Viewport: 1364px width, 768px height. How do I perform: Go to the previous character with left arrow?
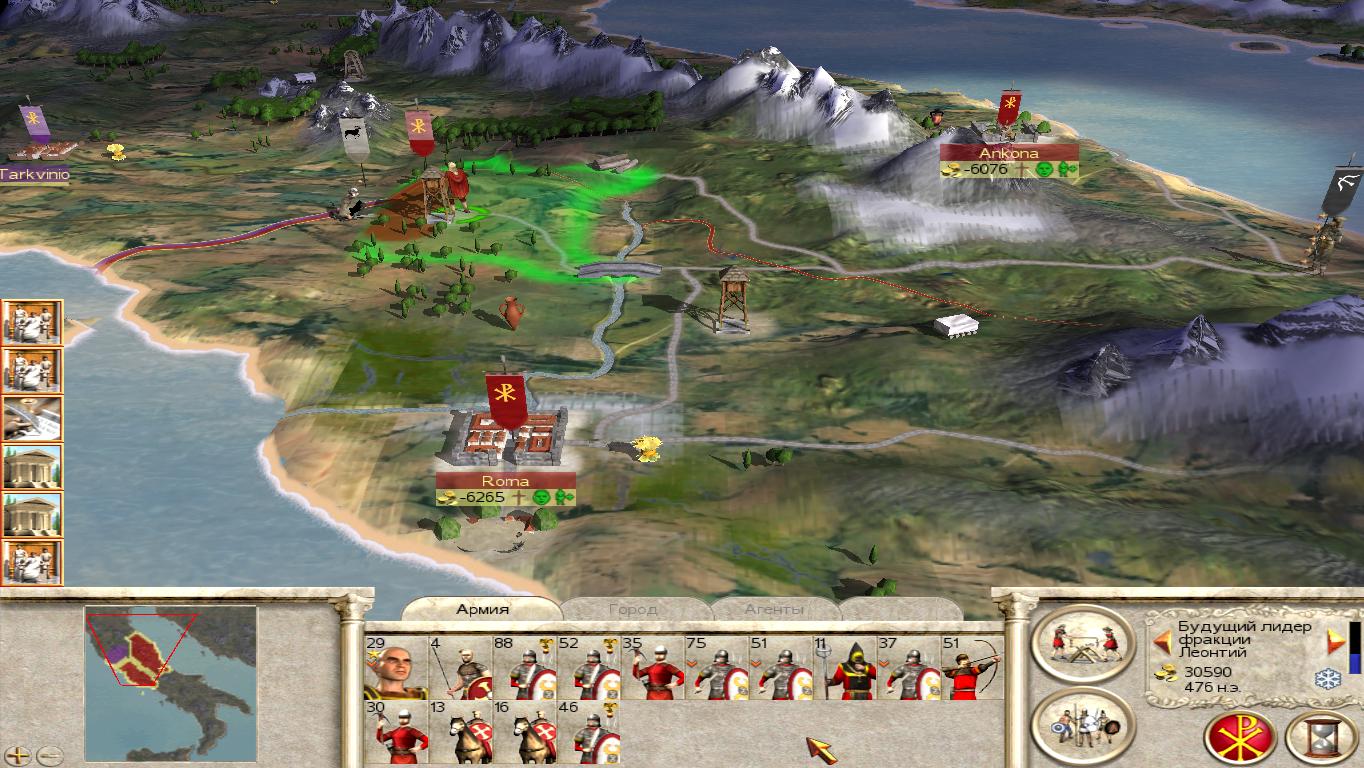click(x=1163, y=640)
